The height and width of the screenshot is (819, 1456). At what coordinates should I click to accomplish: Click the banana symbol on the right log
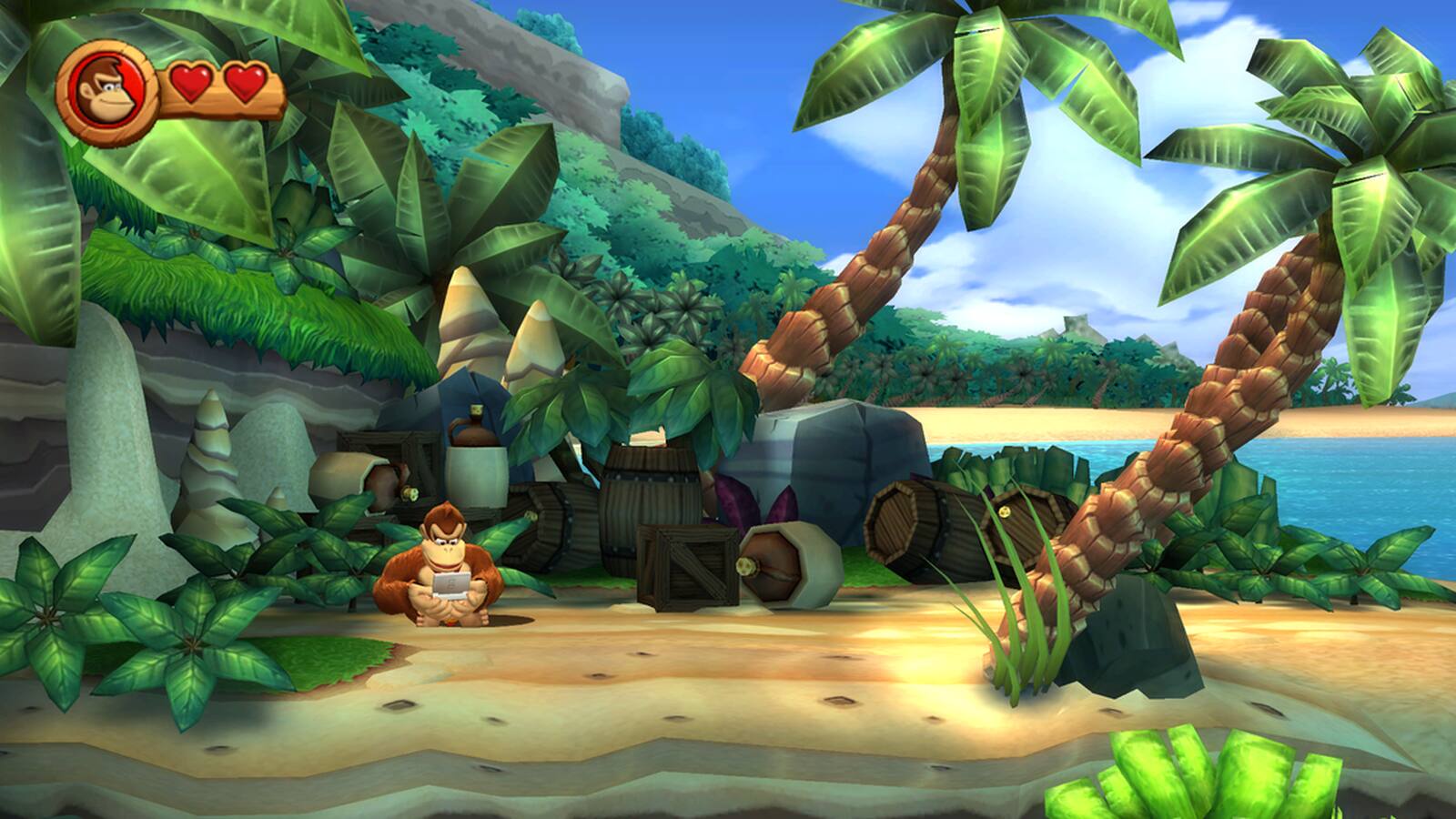pyautogui.click(x=1004, y=511)
